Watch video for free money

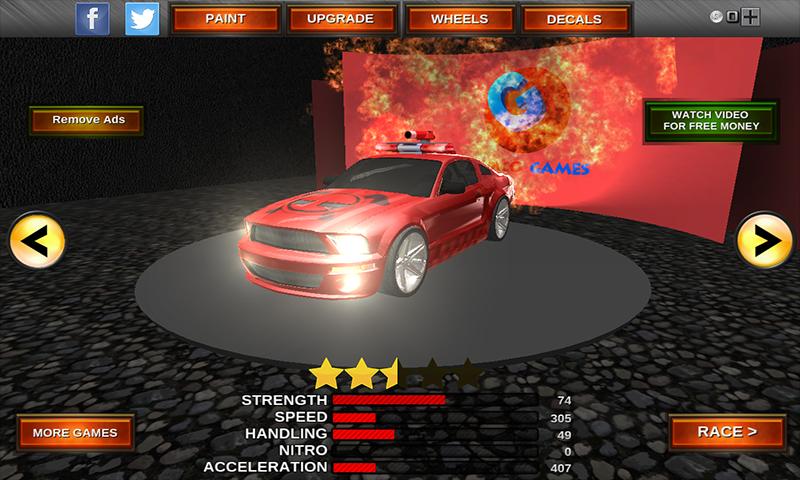coord(709,120)
